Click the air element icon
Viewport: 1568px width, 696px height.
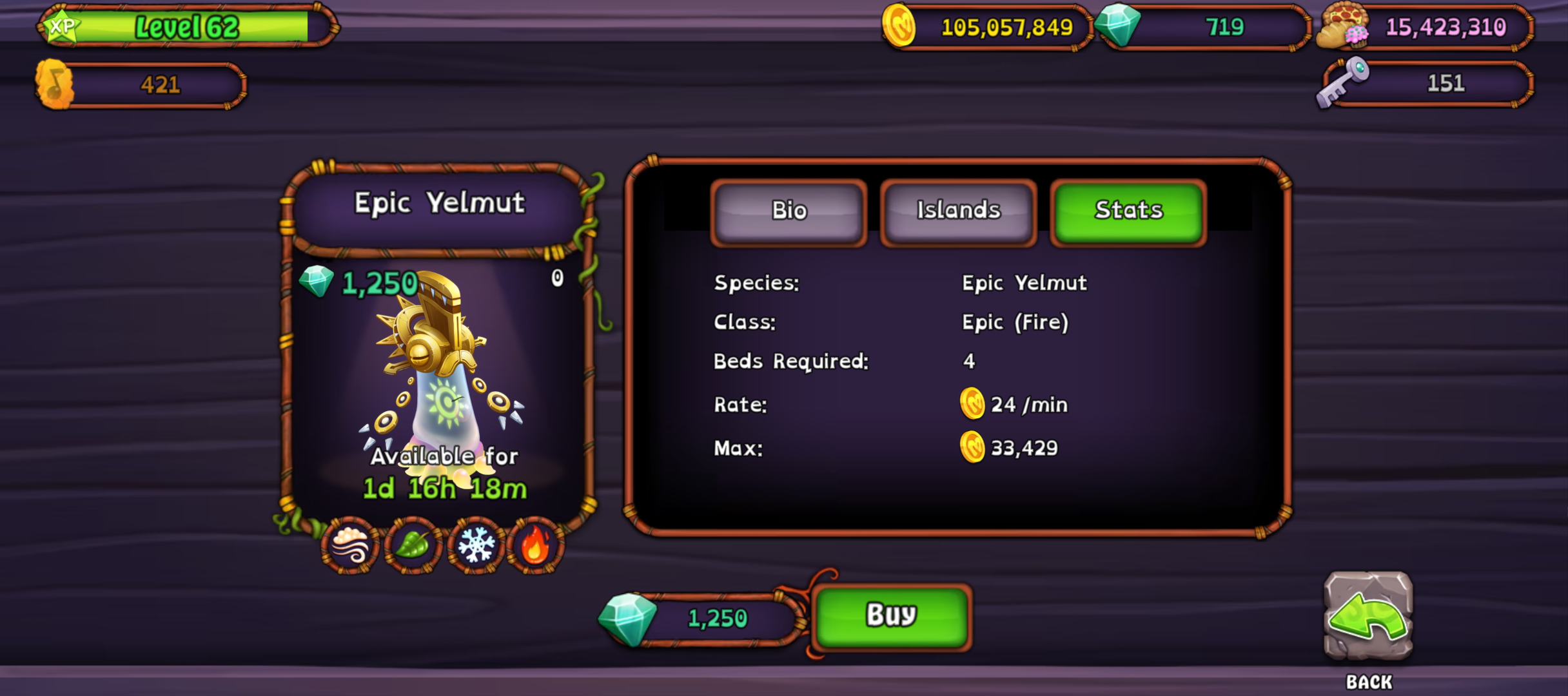(350, 546)
